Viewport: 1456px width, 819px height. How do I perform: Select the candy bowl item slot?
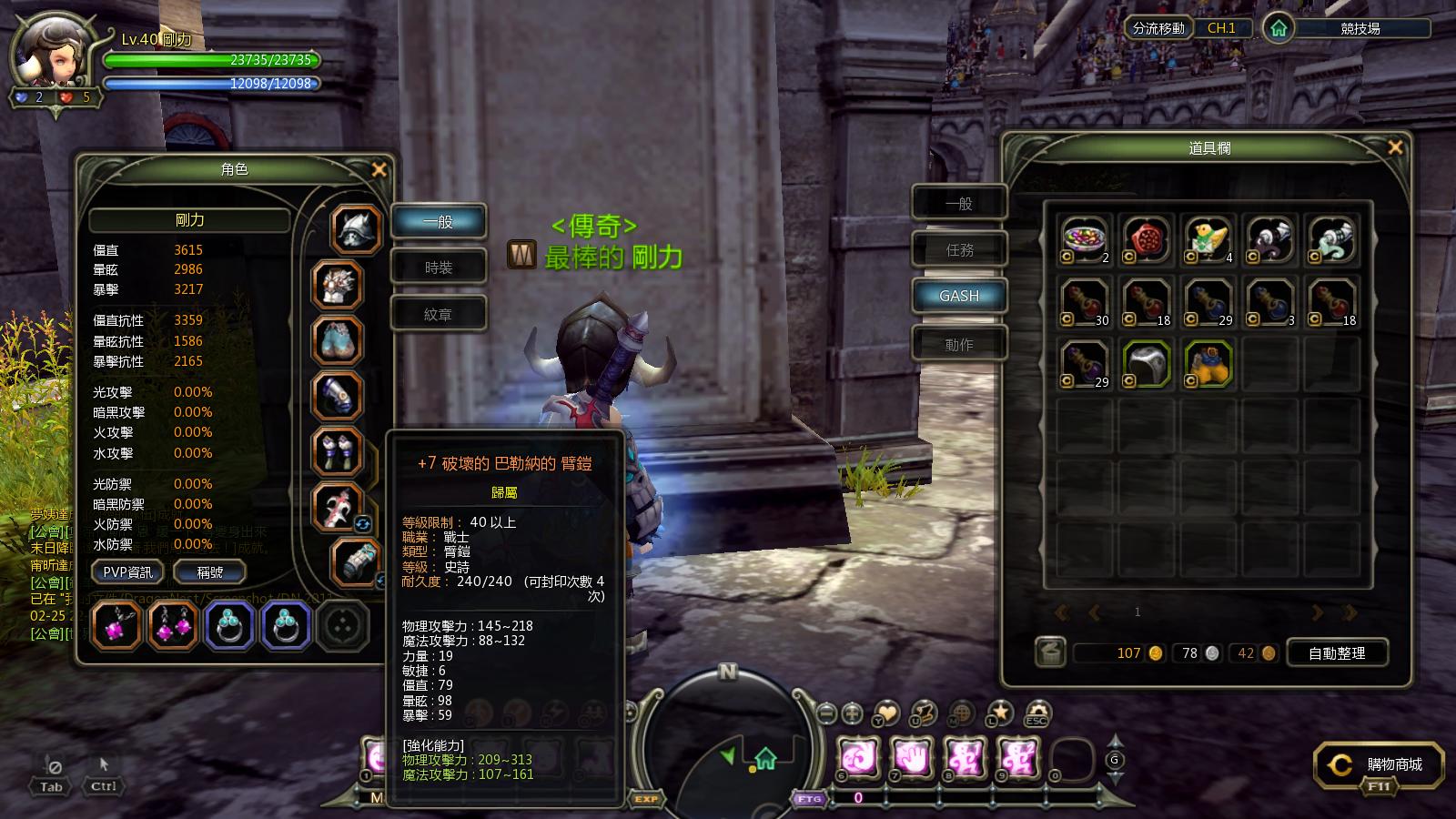pyautogui.click(x=1085, y=239)
